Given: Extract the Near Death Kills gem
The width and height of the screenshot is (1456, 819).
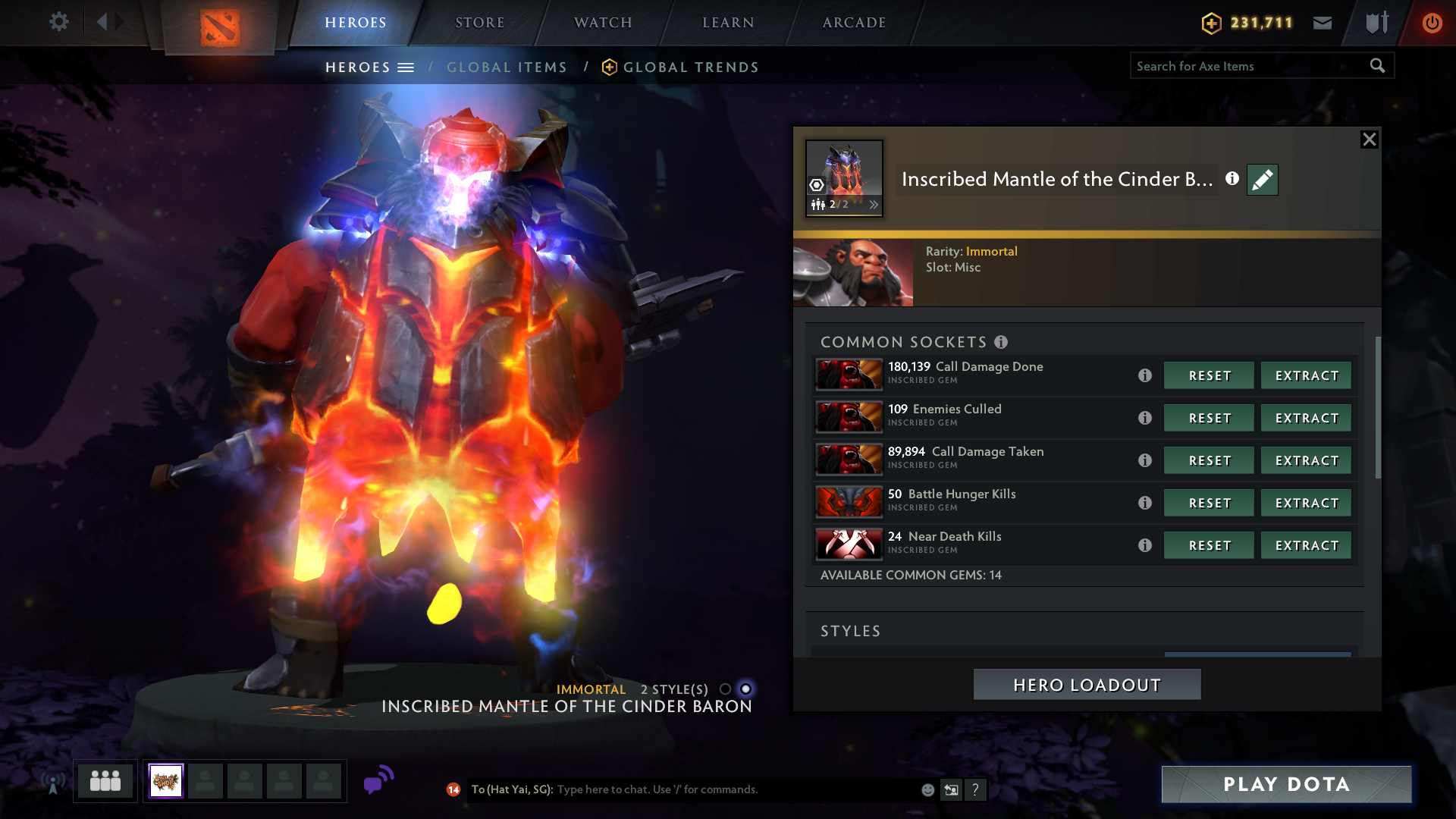Looking at the screenshot, I should click(1306, 545).
